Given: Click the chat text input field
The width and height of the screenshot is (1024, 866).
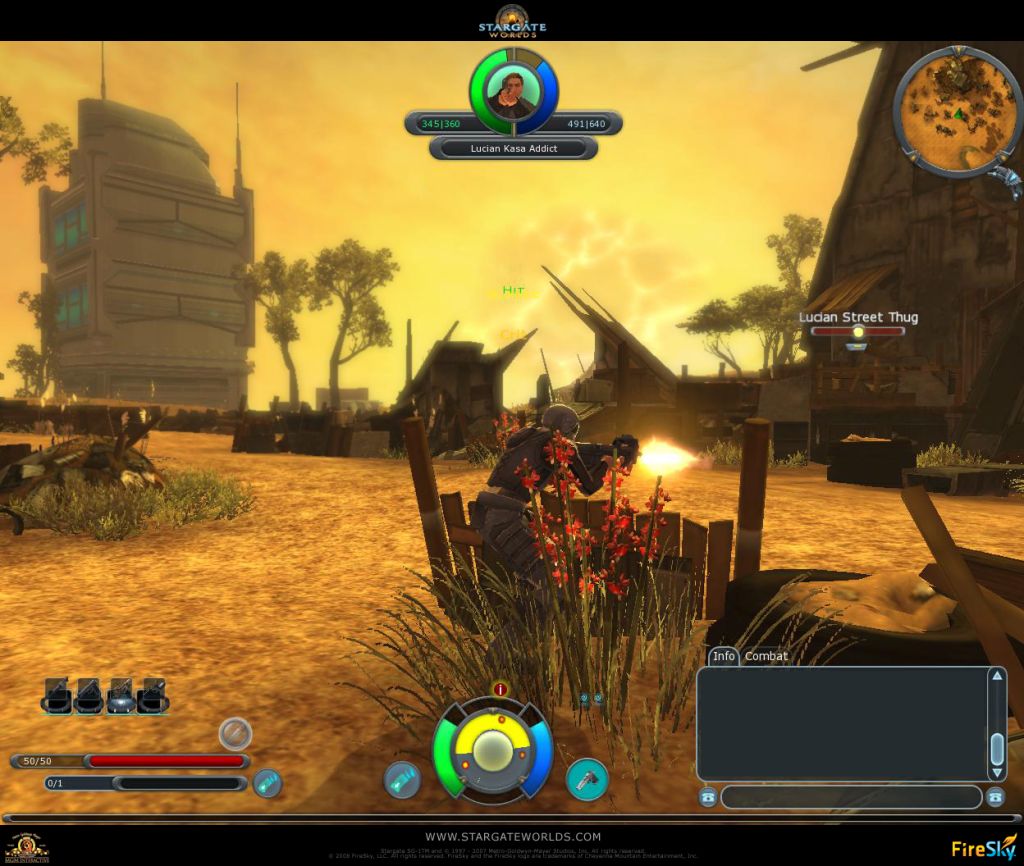Looking at the screenshot, I should (x=851, y=797).
